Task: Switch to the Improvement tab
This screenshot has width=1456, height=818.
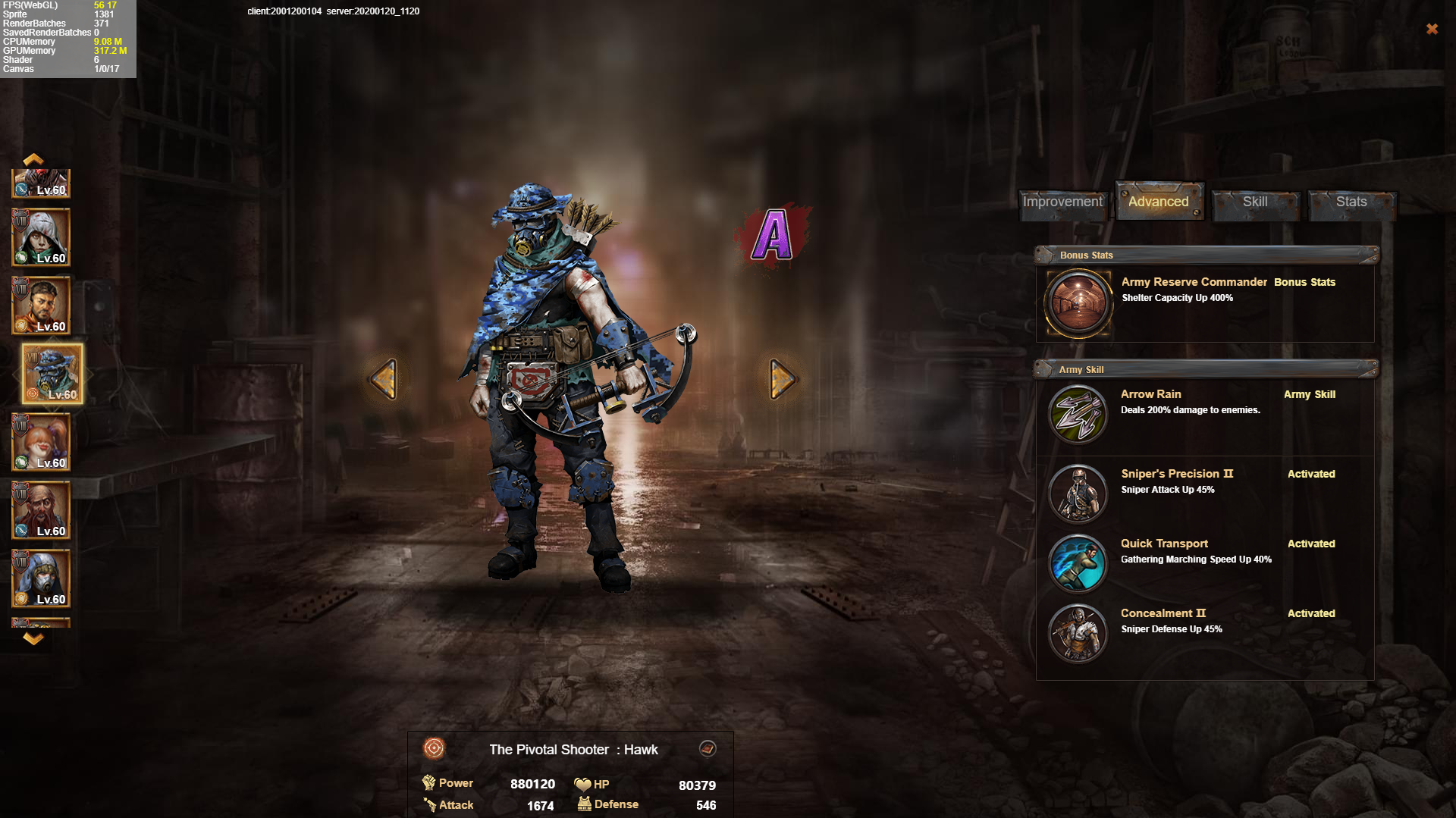Action: point(1062,202)
